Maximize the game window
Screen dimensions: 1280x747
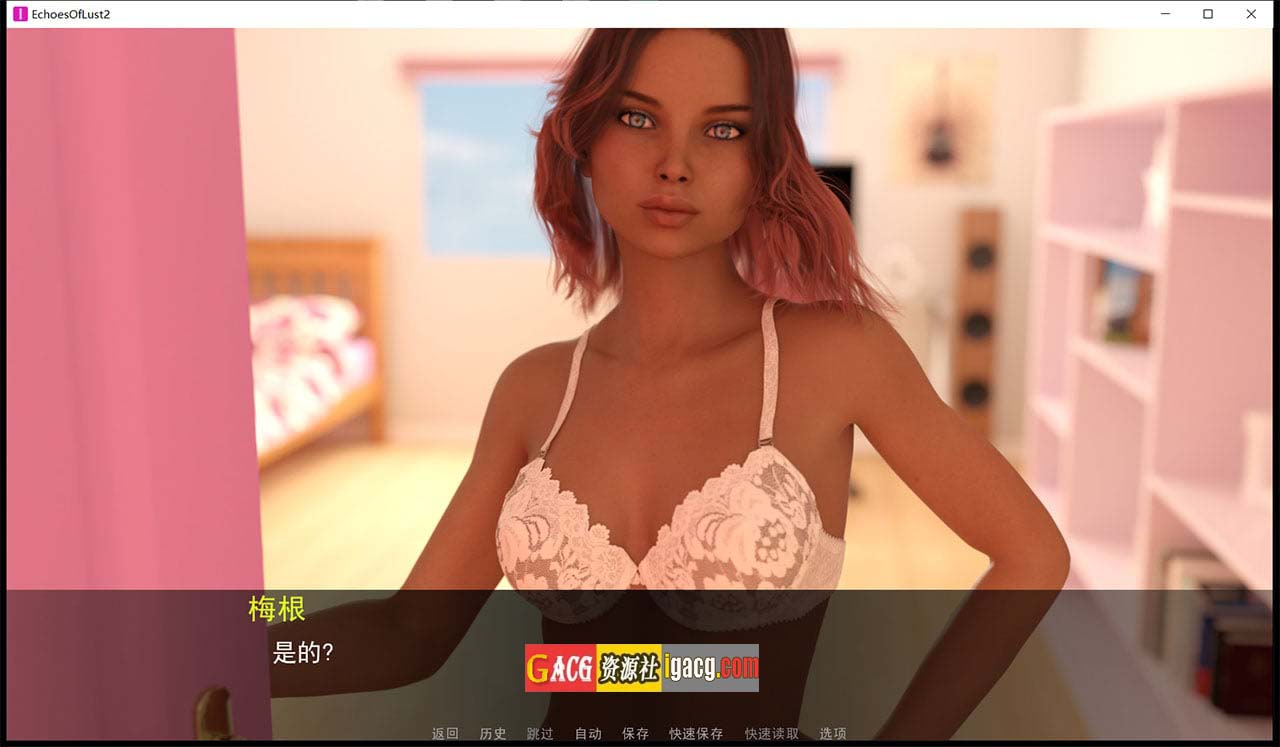click(1208, 14)
